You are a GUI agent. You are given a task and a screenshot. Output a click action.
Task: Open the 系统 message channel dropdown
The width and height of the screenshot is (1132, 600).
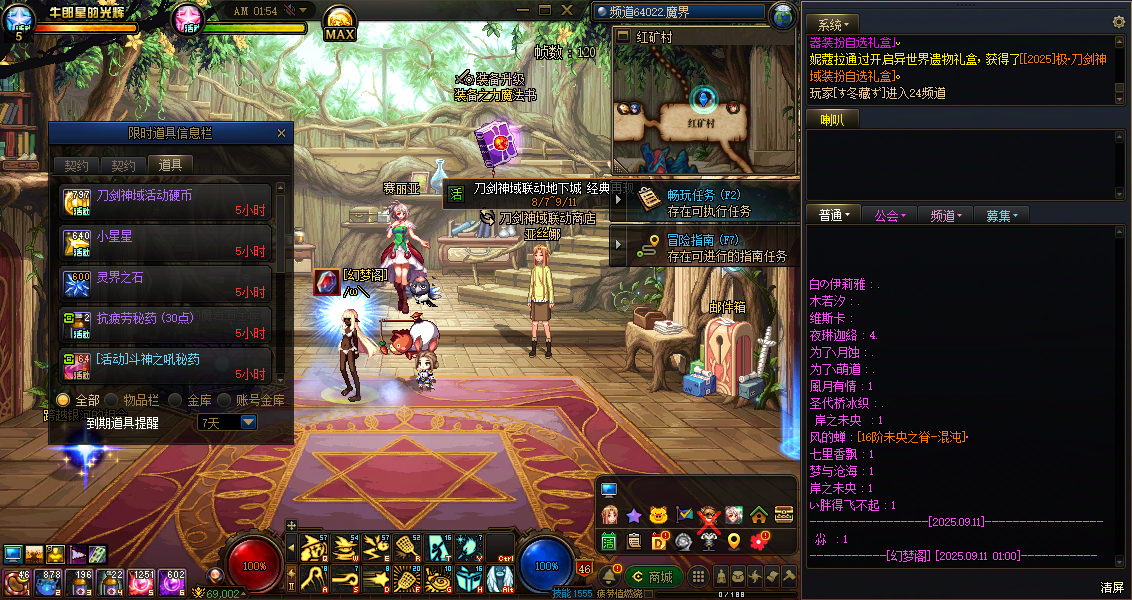[832, 24]
